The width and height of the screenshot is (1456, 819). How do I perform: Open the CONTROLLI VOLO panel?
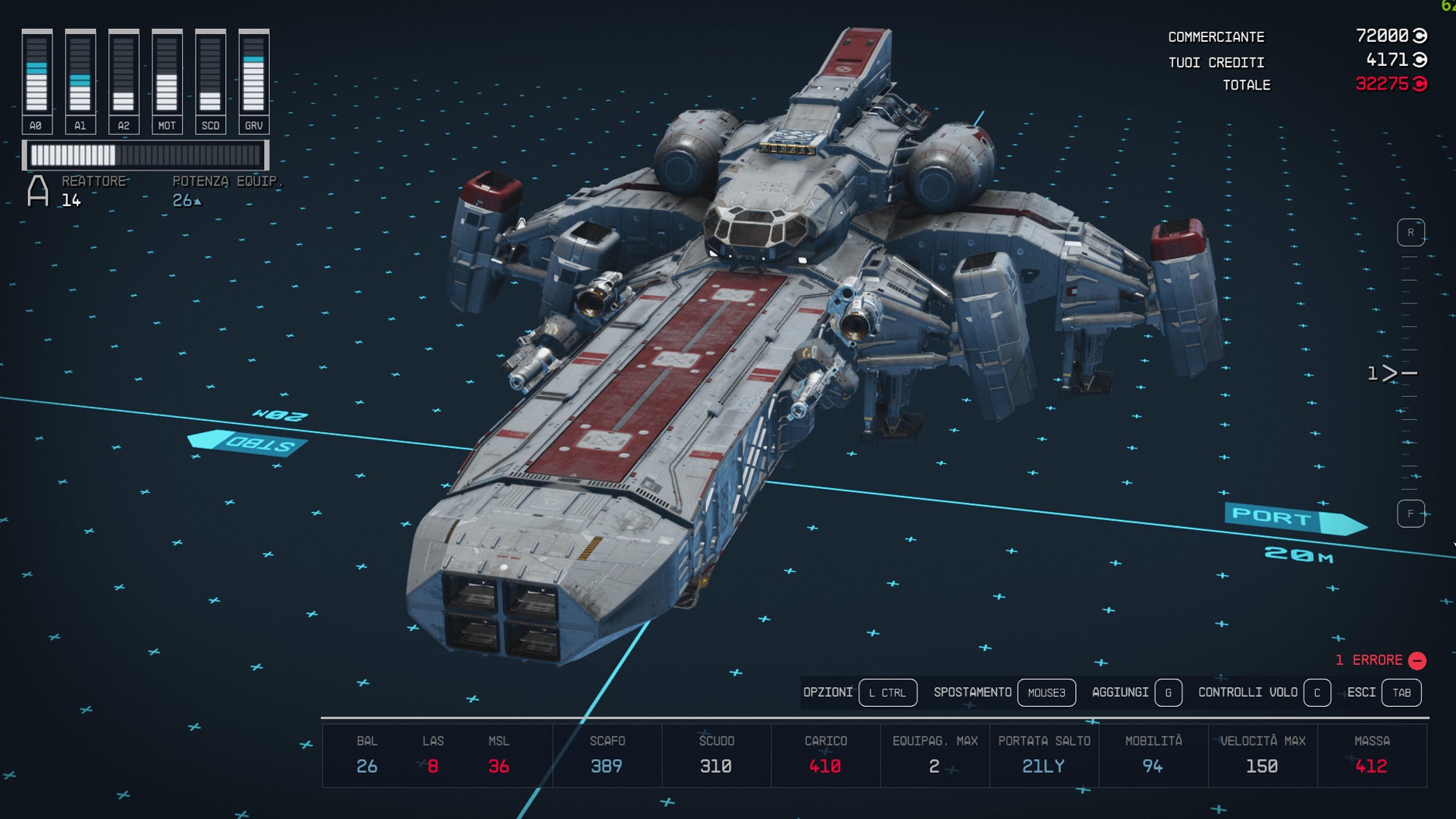point(1247,692)
